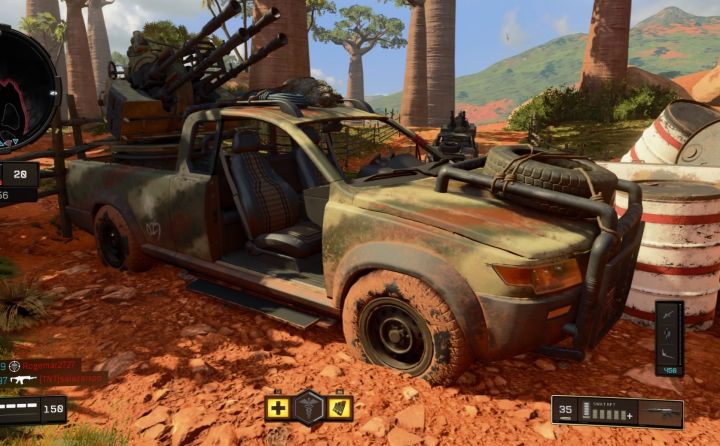Activate the hexagonal caduceus healing icon

click(309, 407)
